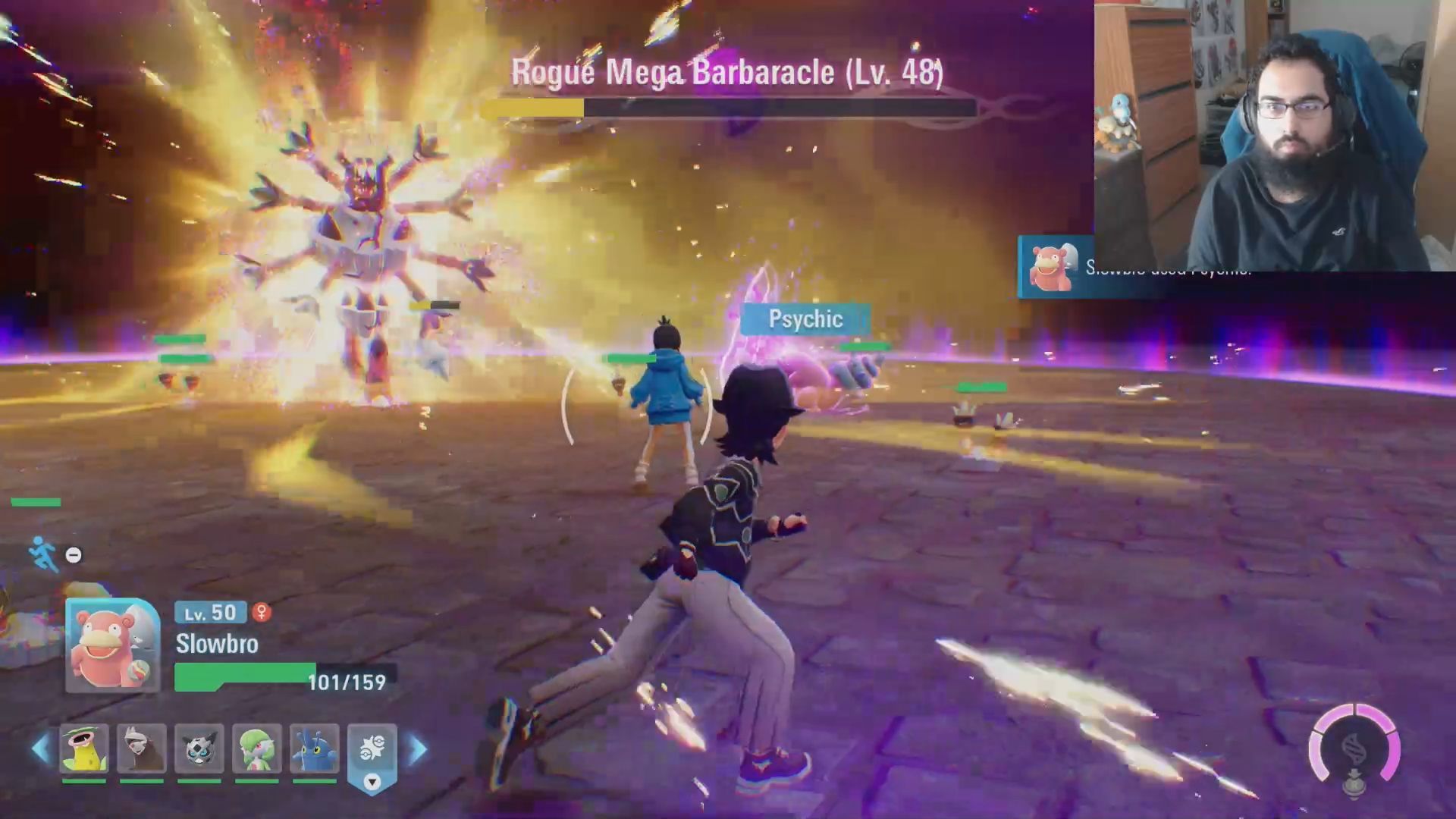Click the streamer webcam overlay
Image resolution: width=1456 pixels, height=819 pixels.
[1274, 135]
